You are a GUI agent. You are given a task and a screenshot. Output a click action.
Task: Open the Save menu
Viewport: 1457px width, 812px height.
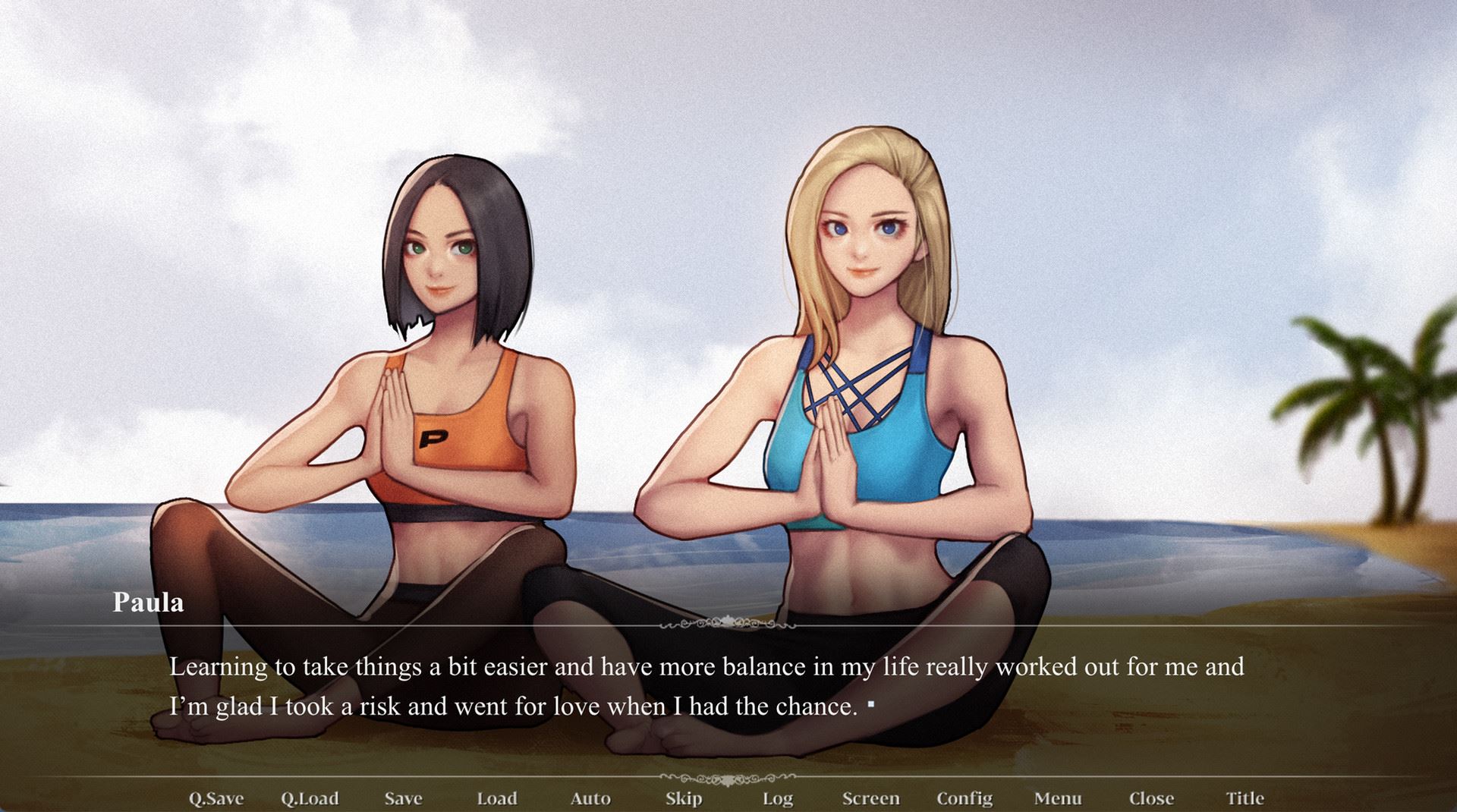click(x=403, y=798)
